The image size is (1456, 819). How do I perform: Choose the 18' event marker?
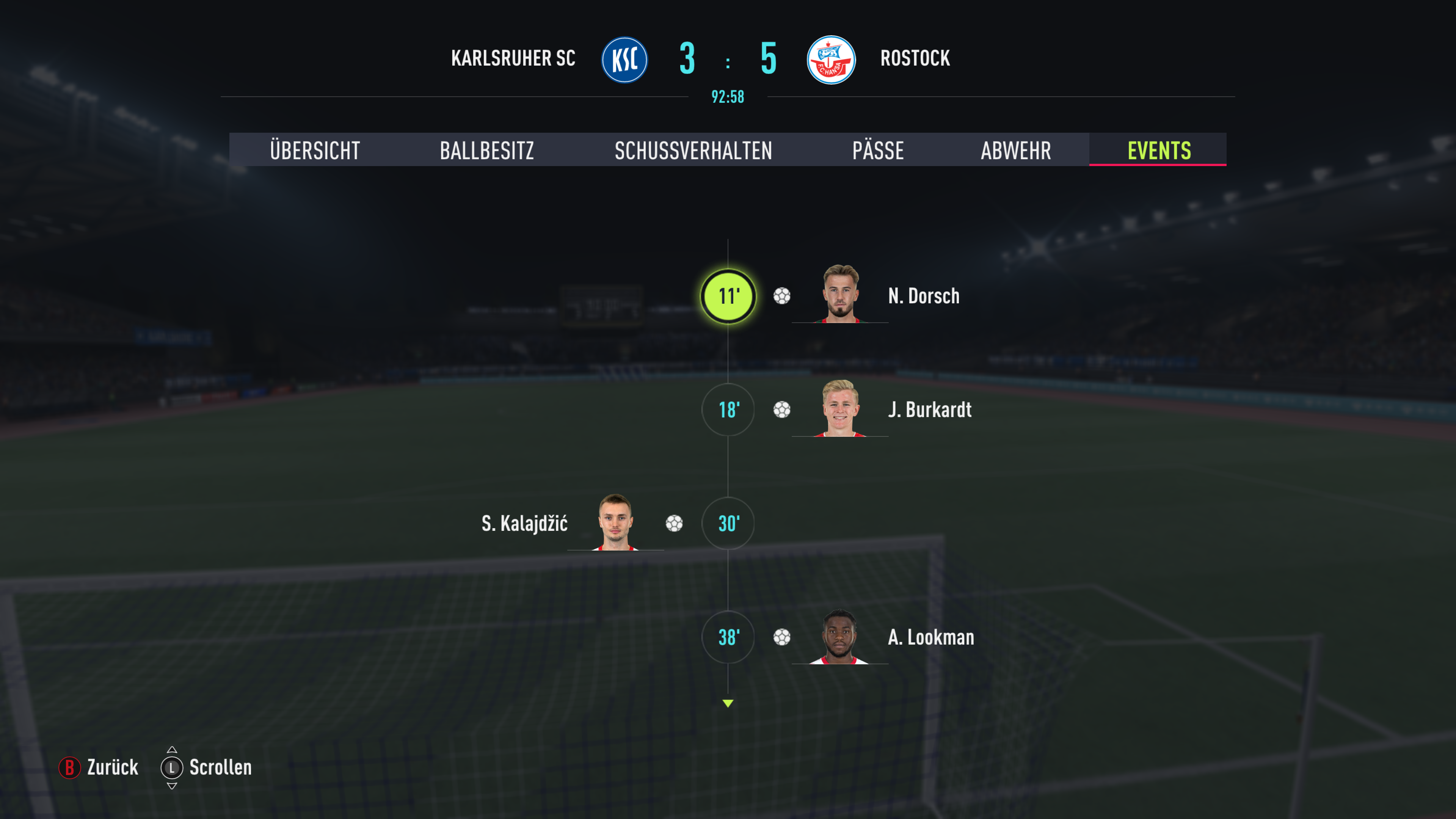point(728,410)
